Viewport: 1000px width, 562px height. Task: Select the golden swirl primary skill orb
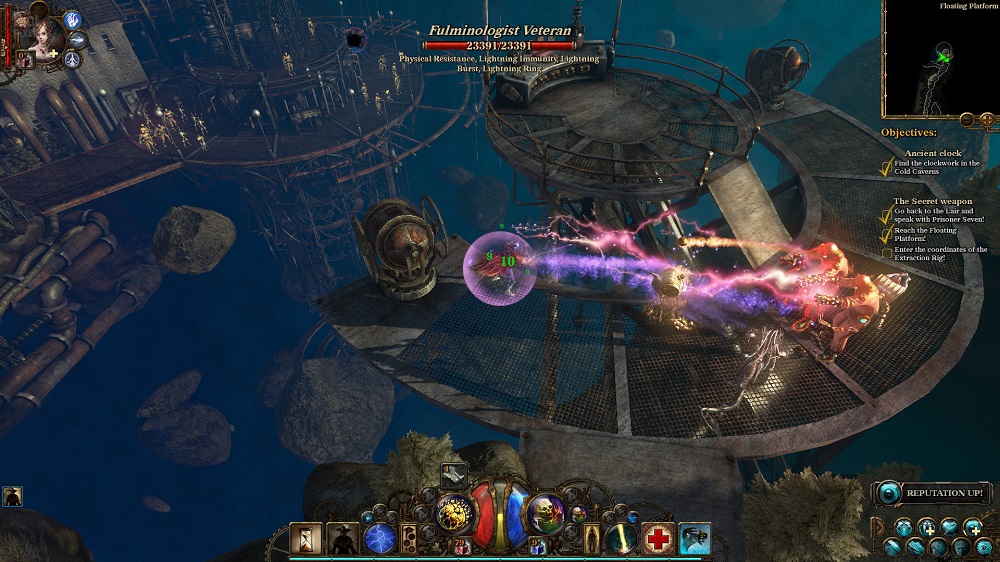pos(453,514)
